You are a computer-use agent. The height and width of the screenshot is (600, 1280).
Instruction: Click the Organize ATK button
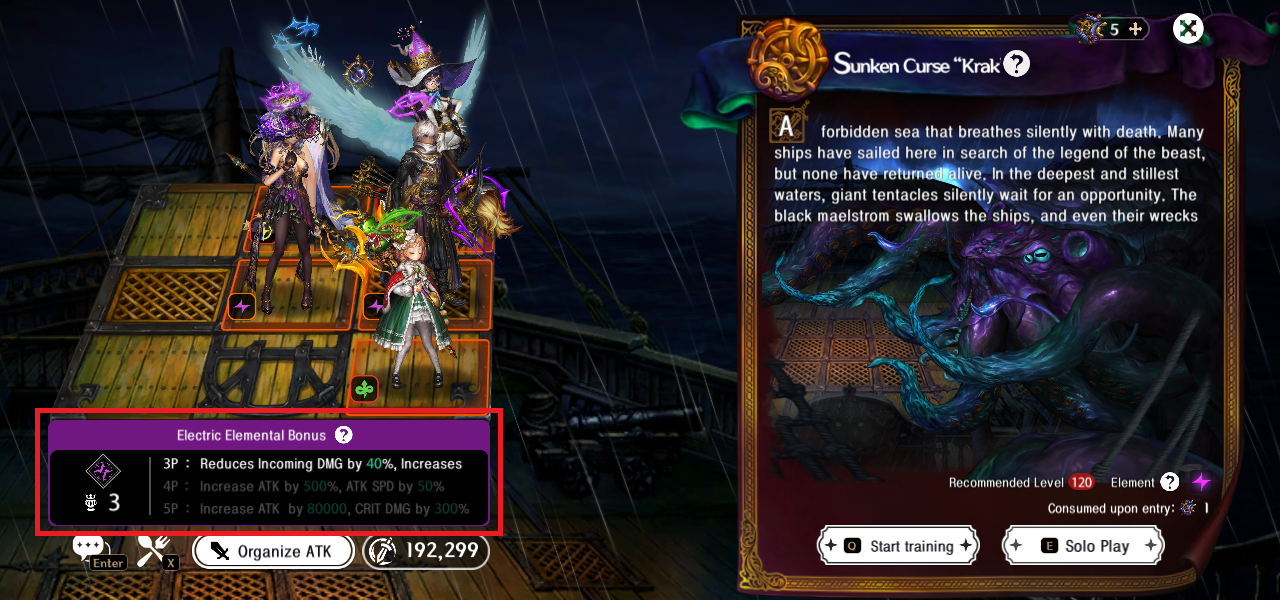pos(274,551)
